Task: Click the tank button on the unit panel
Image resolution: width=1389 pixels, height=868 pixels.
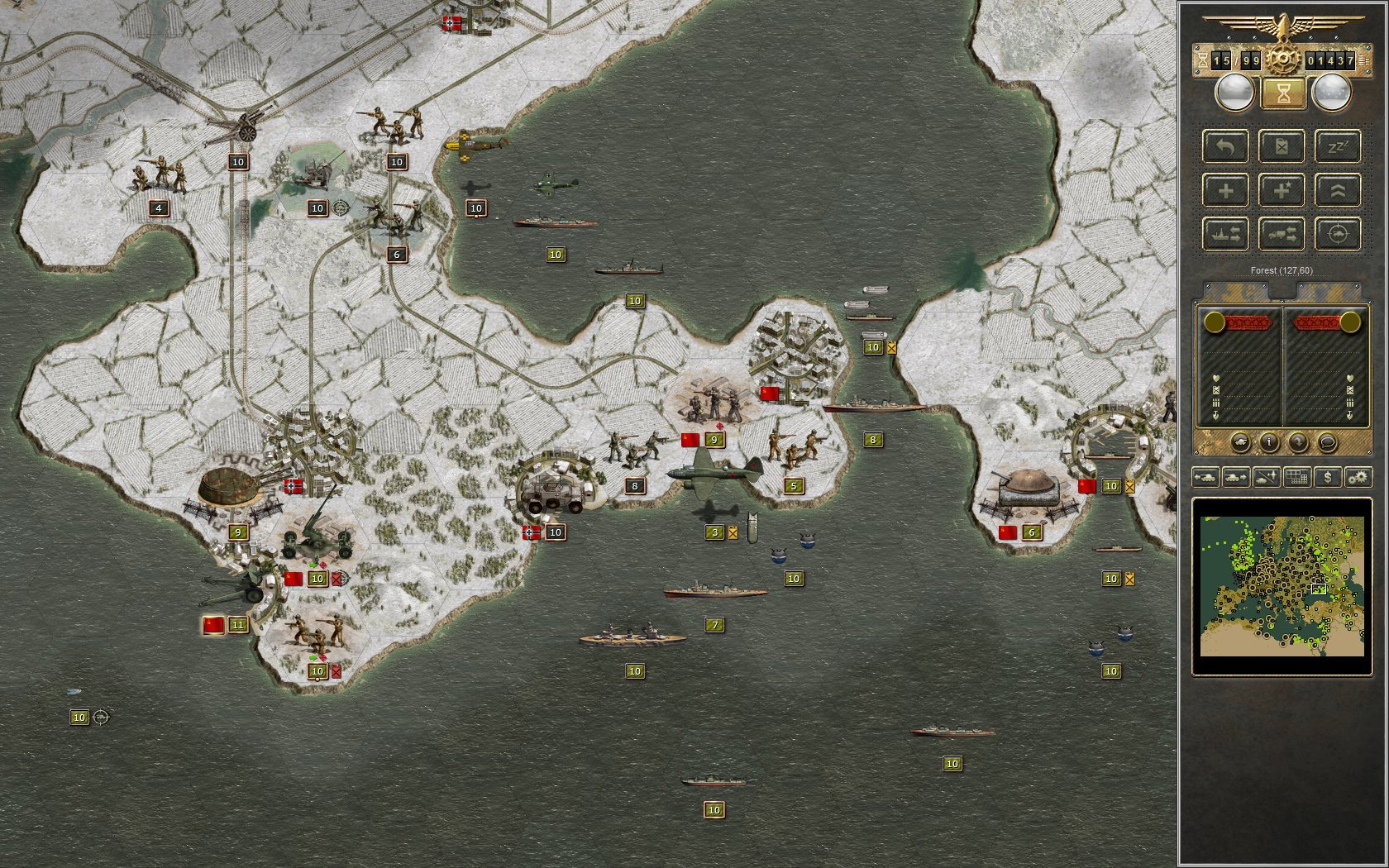Action: [x=1241, y=443]
